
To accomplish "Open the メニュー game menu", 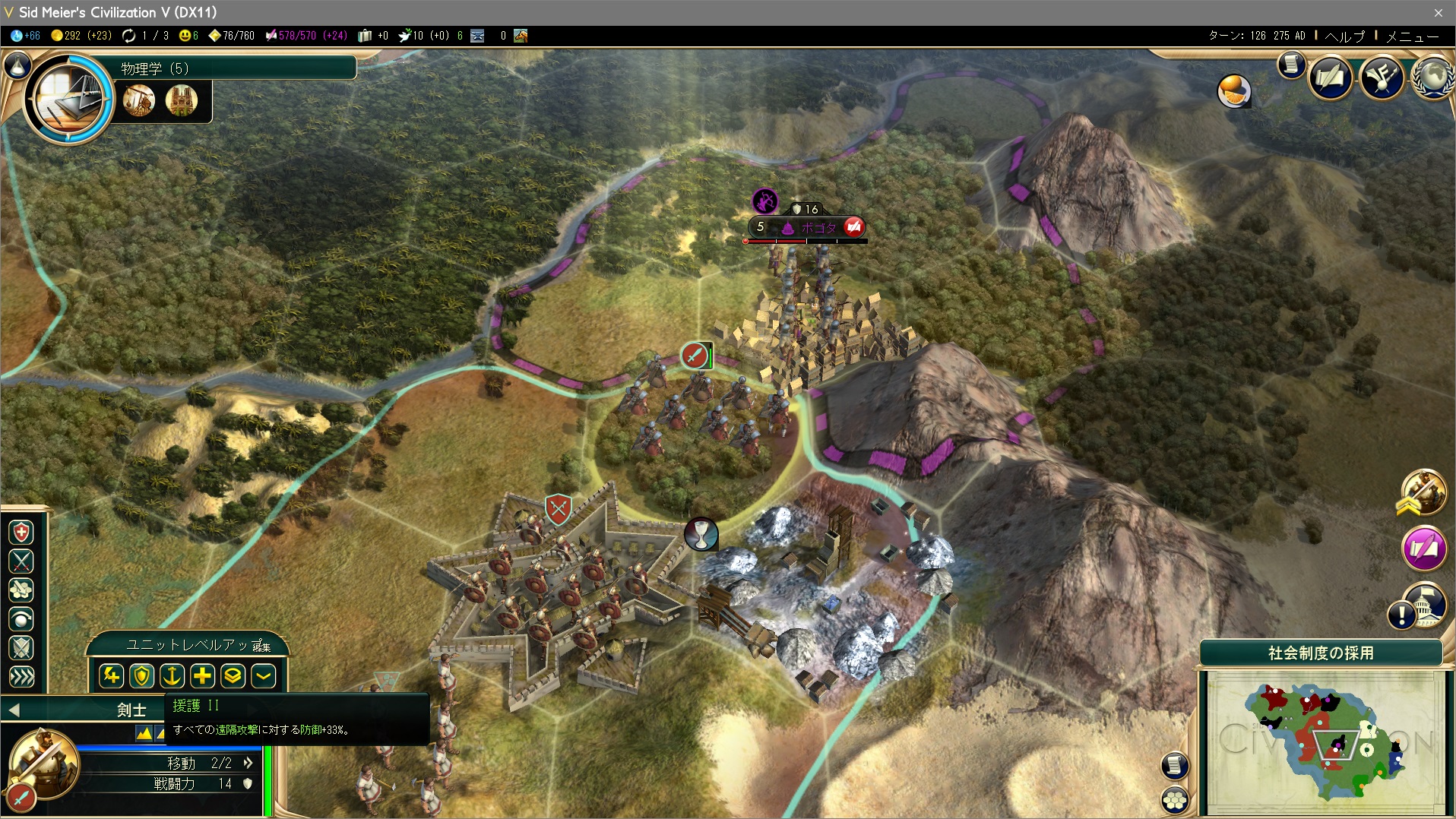I will 1411,36.
